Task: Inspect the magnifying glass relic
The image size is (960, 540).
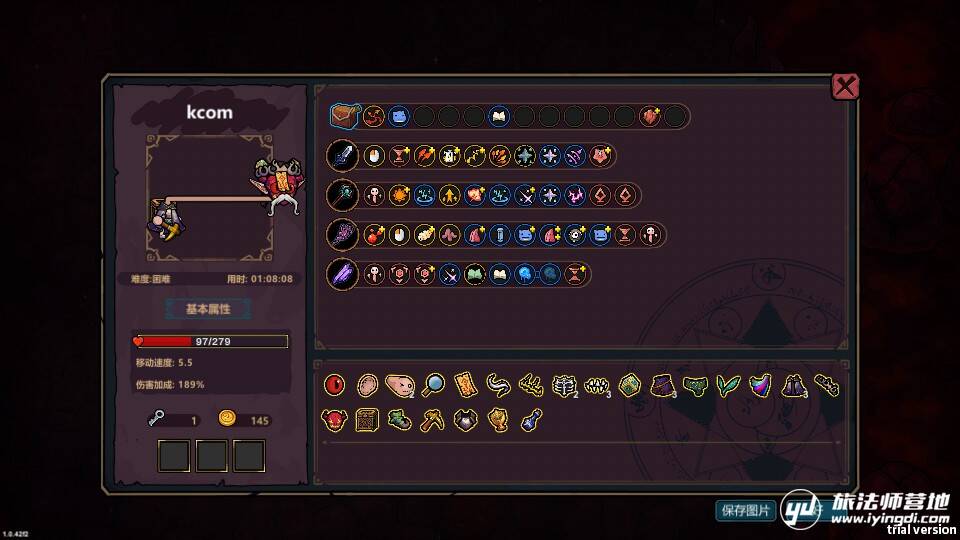Action: point(433,385)
